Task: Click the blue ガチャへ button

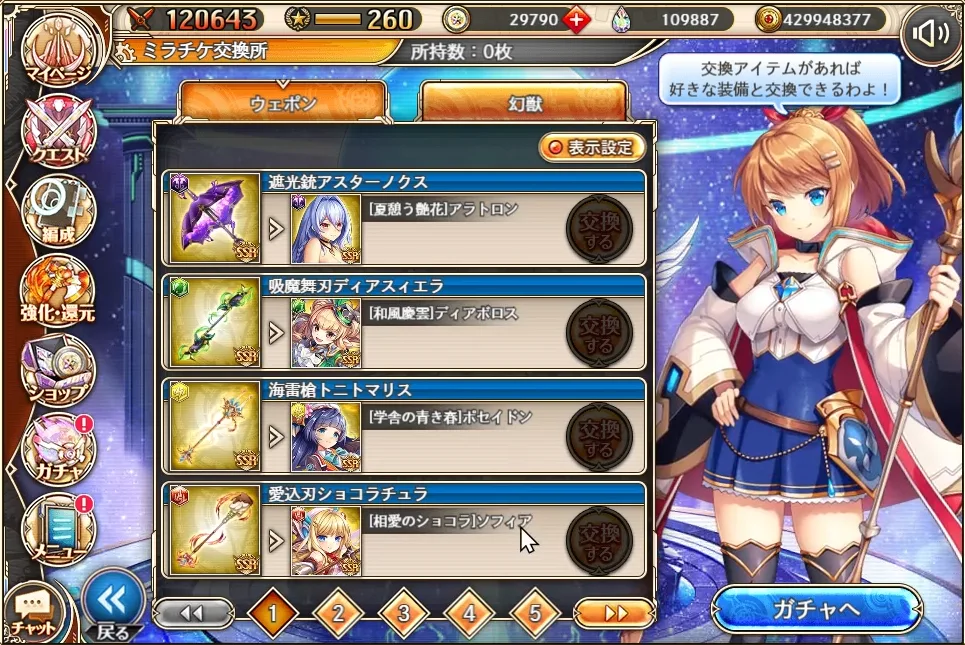Action: tap(816, 610)
